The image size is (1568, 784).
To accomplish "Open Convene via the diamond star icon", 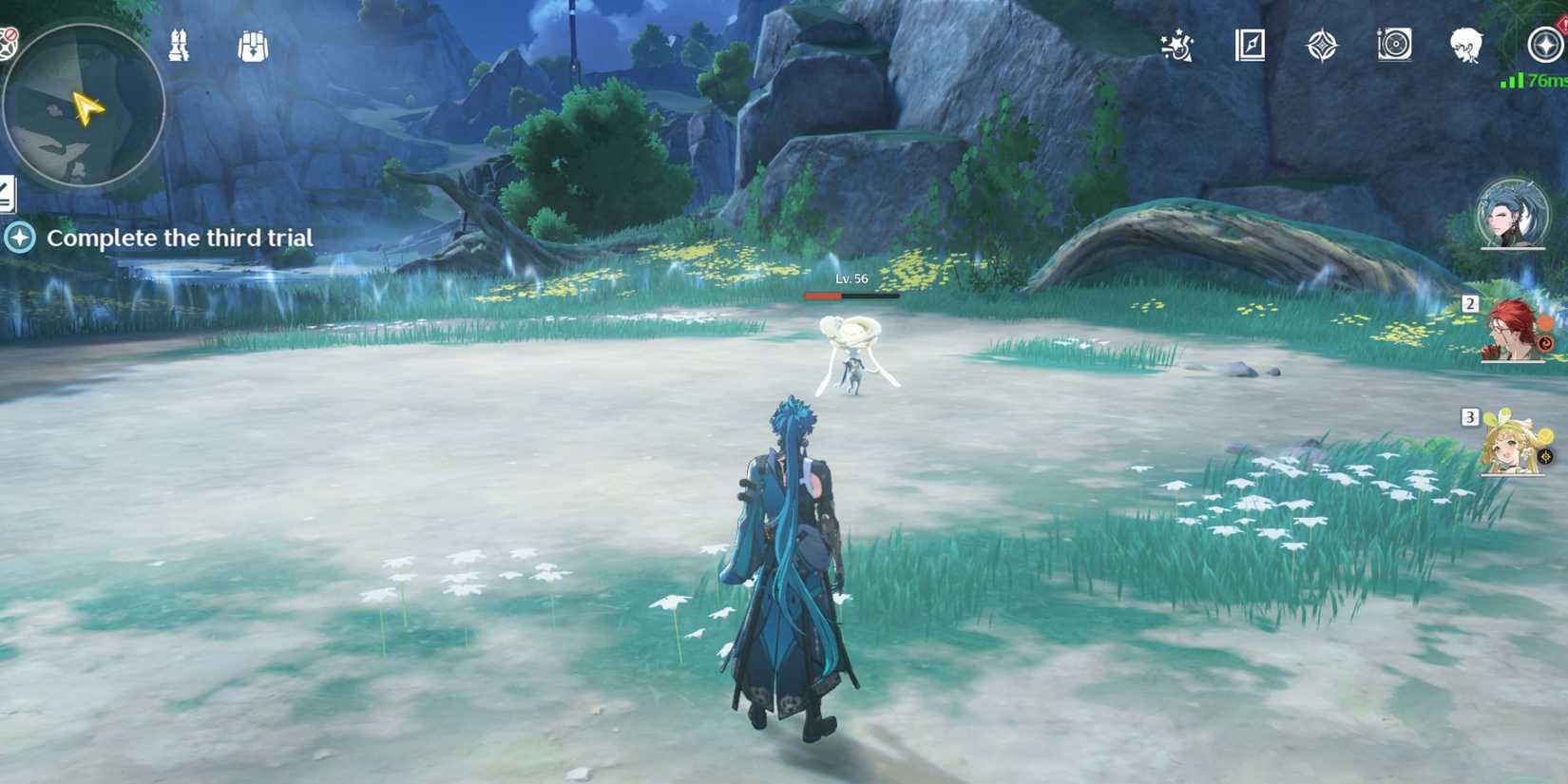I will coord(1322,45).
